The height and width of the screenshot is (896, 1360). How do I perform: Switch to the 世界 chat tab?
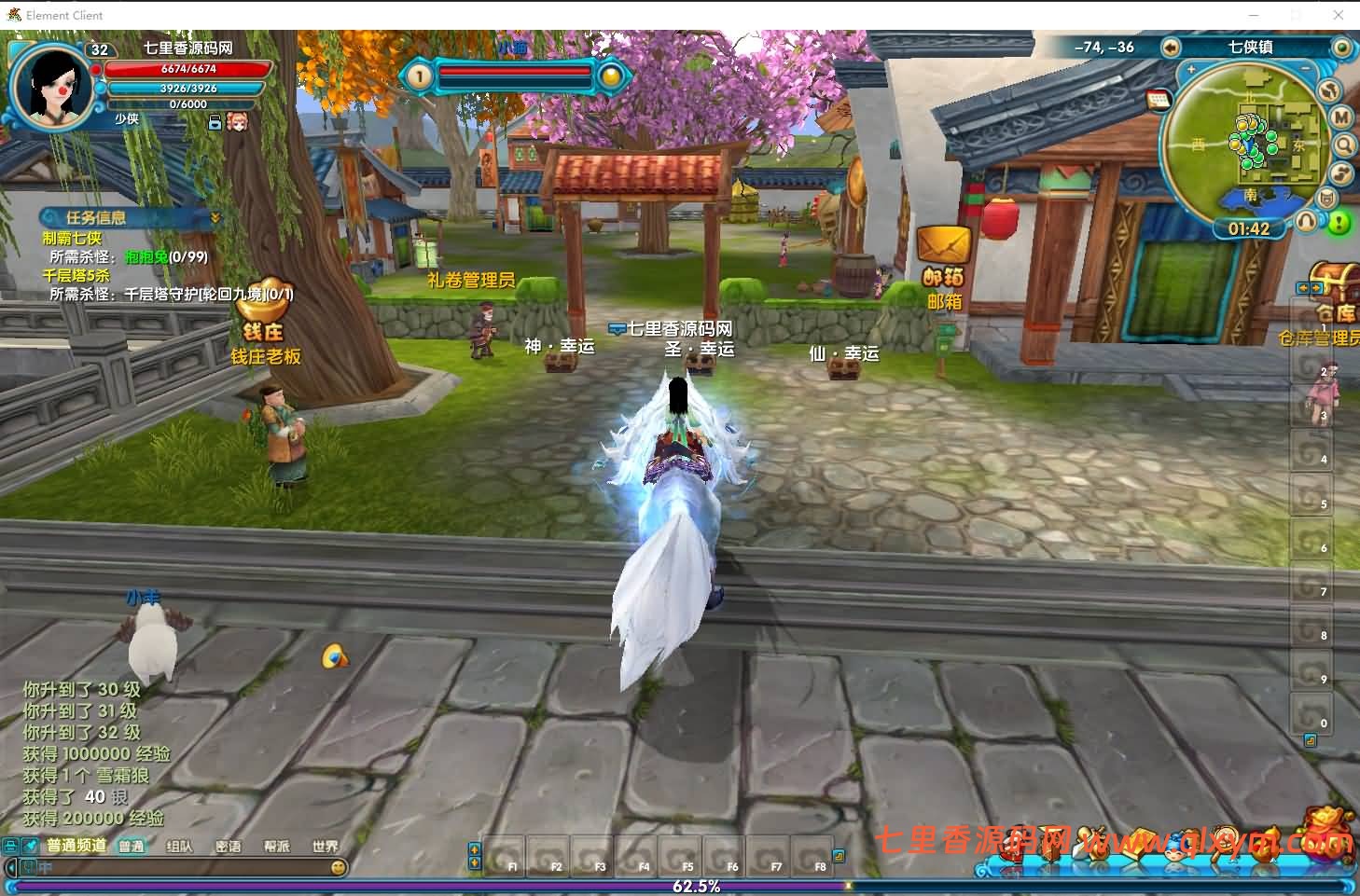325,847
